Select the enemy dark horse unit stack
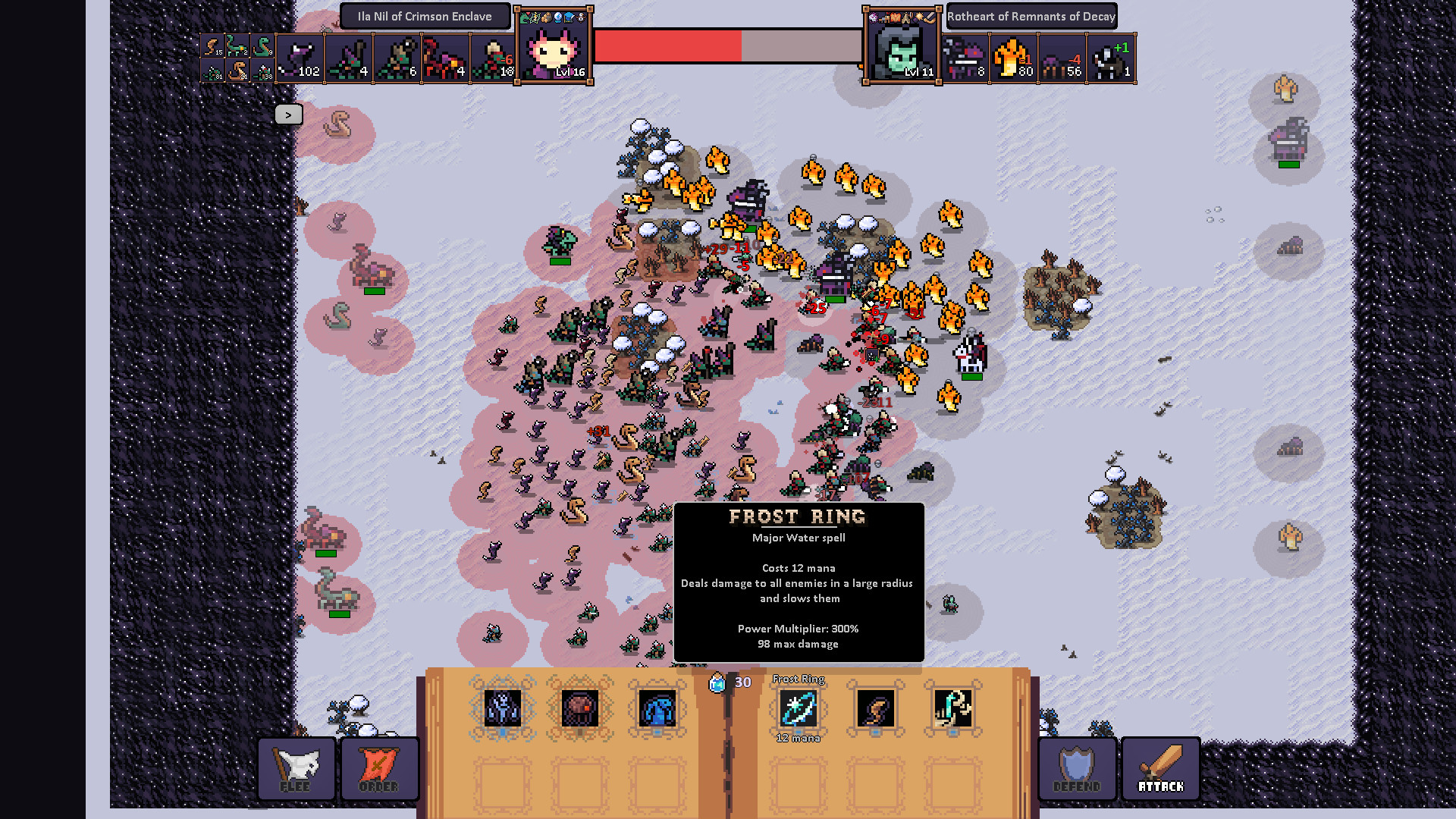Image resolution: width=1456 pixels, height=819 pixels. point(1110,58)
